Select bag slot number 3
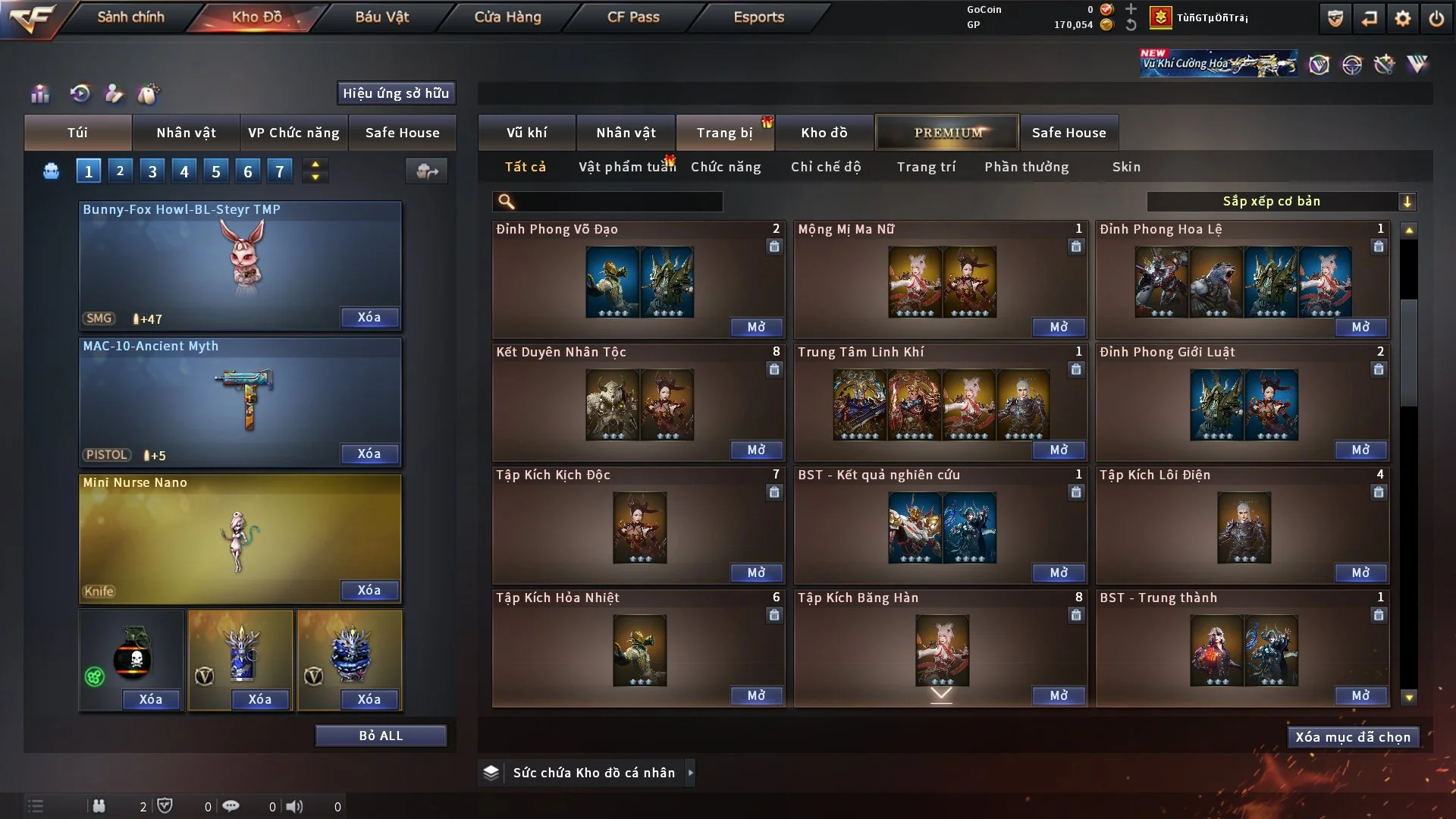Image resolution: width=1456 pixels, height=819 pixels. 152,171
